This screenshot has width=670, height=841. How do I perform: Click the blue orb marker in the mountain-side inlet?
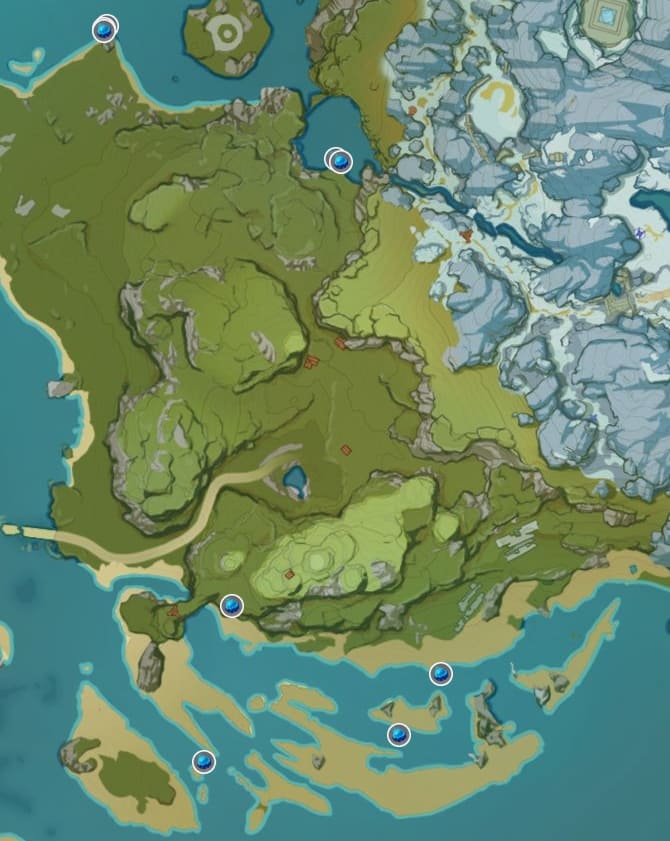(339, 160)
